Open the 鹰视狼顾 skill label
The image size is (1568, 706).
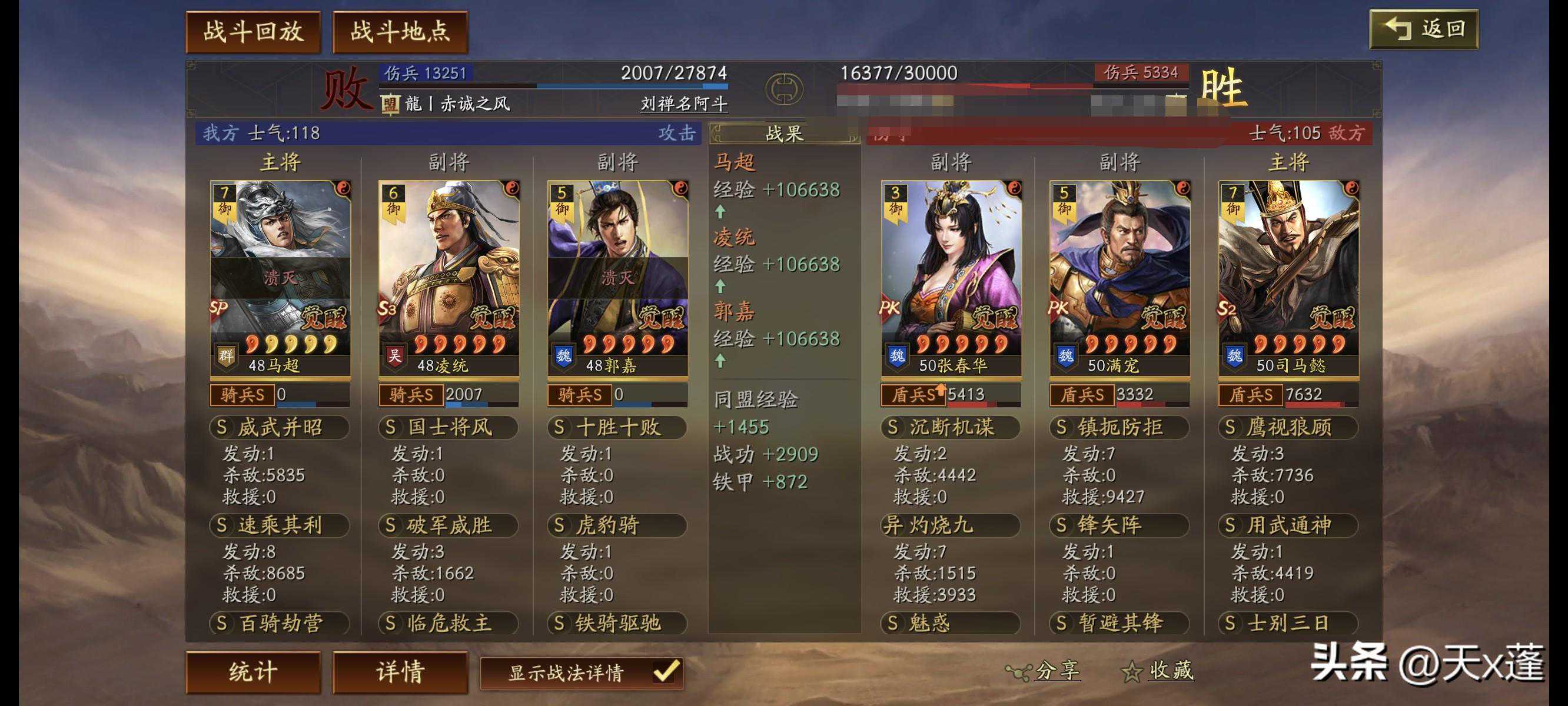[x=1288, y=427]
